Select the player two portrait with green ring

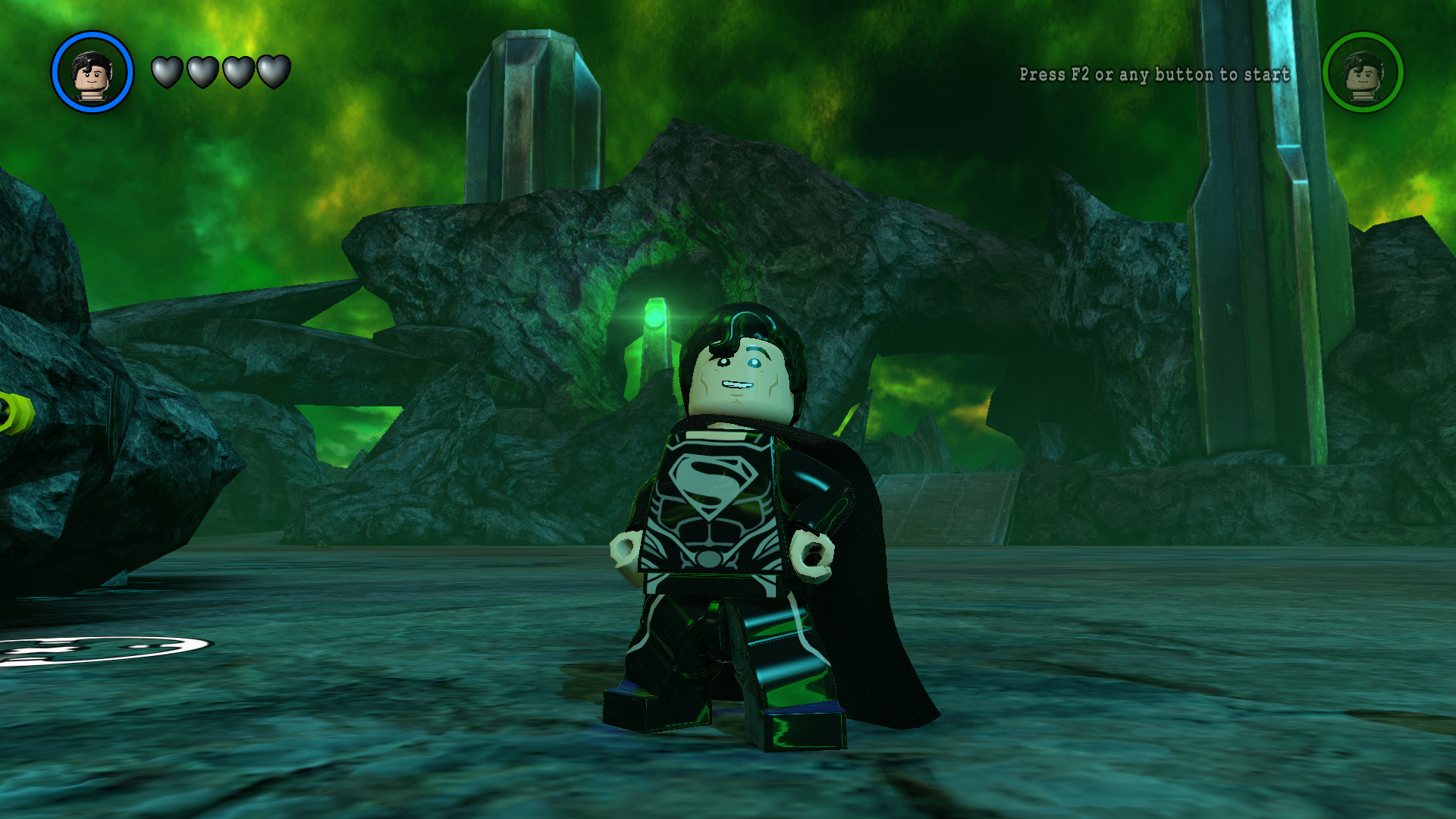(x=1363, y=73)
